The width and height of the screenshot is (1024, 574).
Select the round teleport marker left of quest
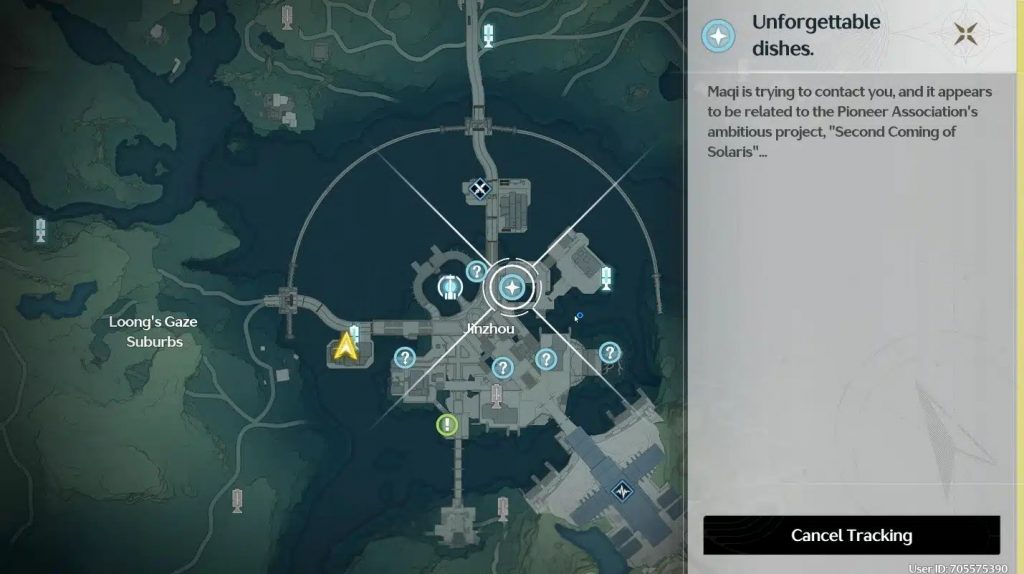point(450,288)
